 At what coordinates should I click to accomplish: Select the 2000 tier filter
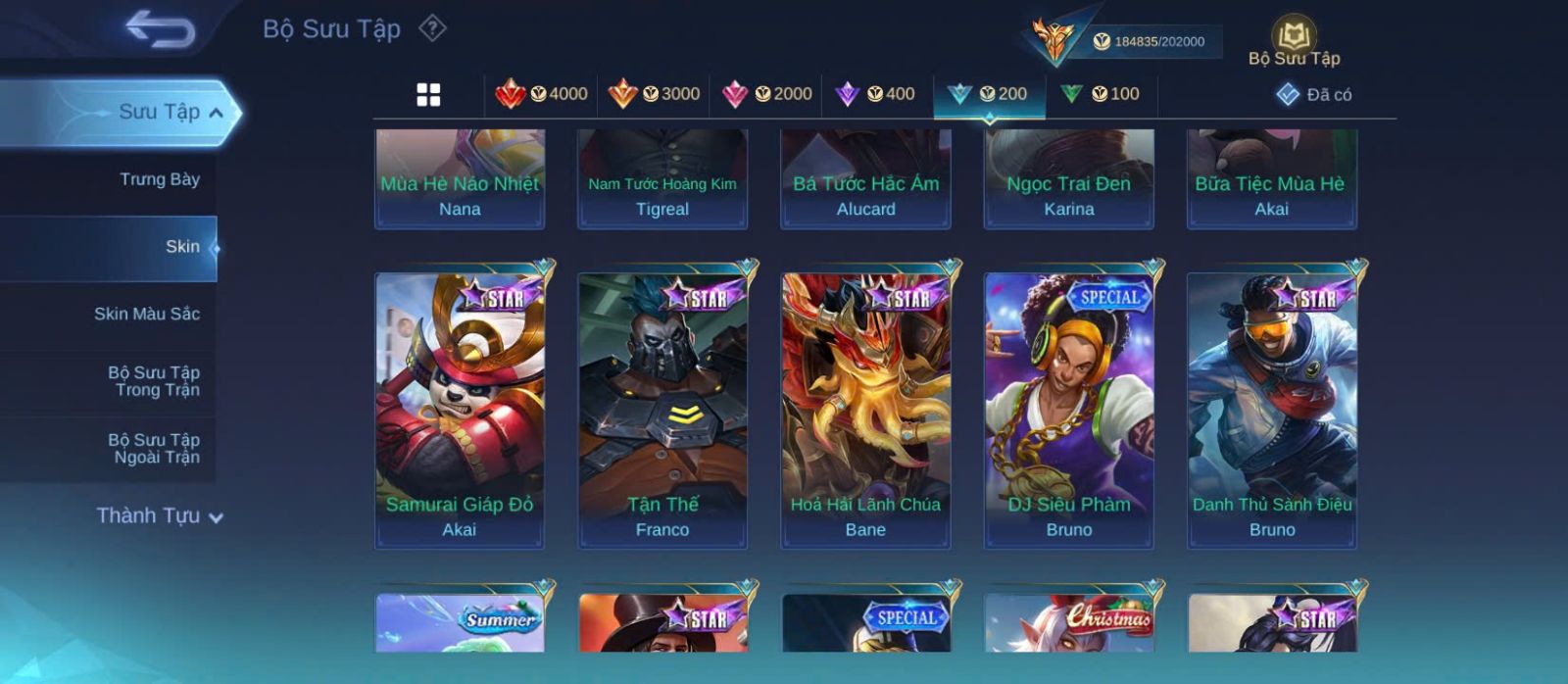click(x=767, y=94)
